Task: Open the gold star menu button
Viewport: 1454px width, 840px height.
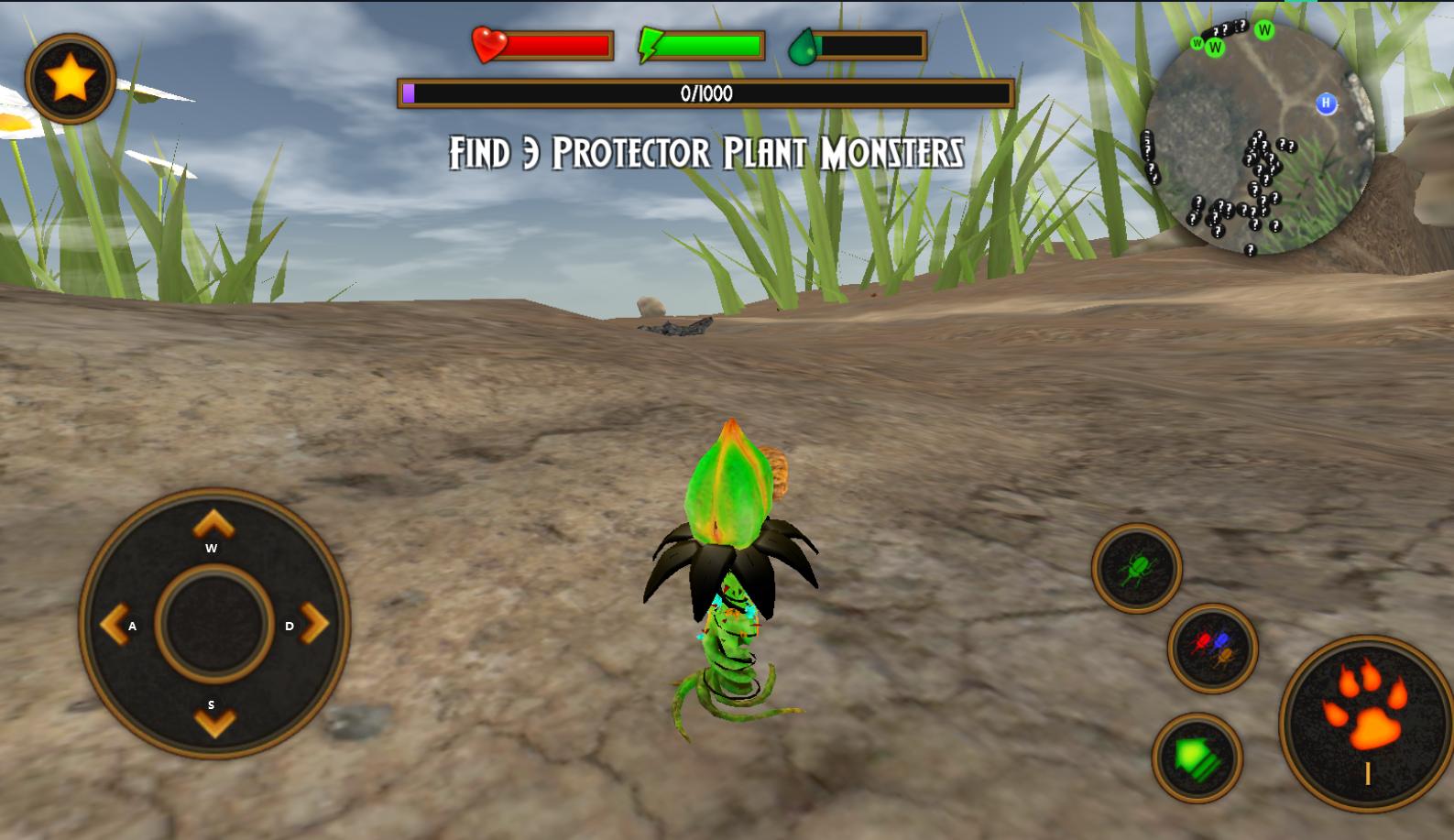Action: (x=71, y=79)
